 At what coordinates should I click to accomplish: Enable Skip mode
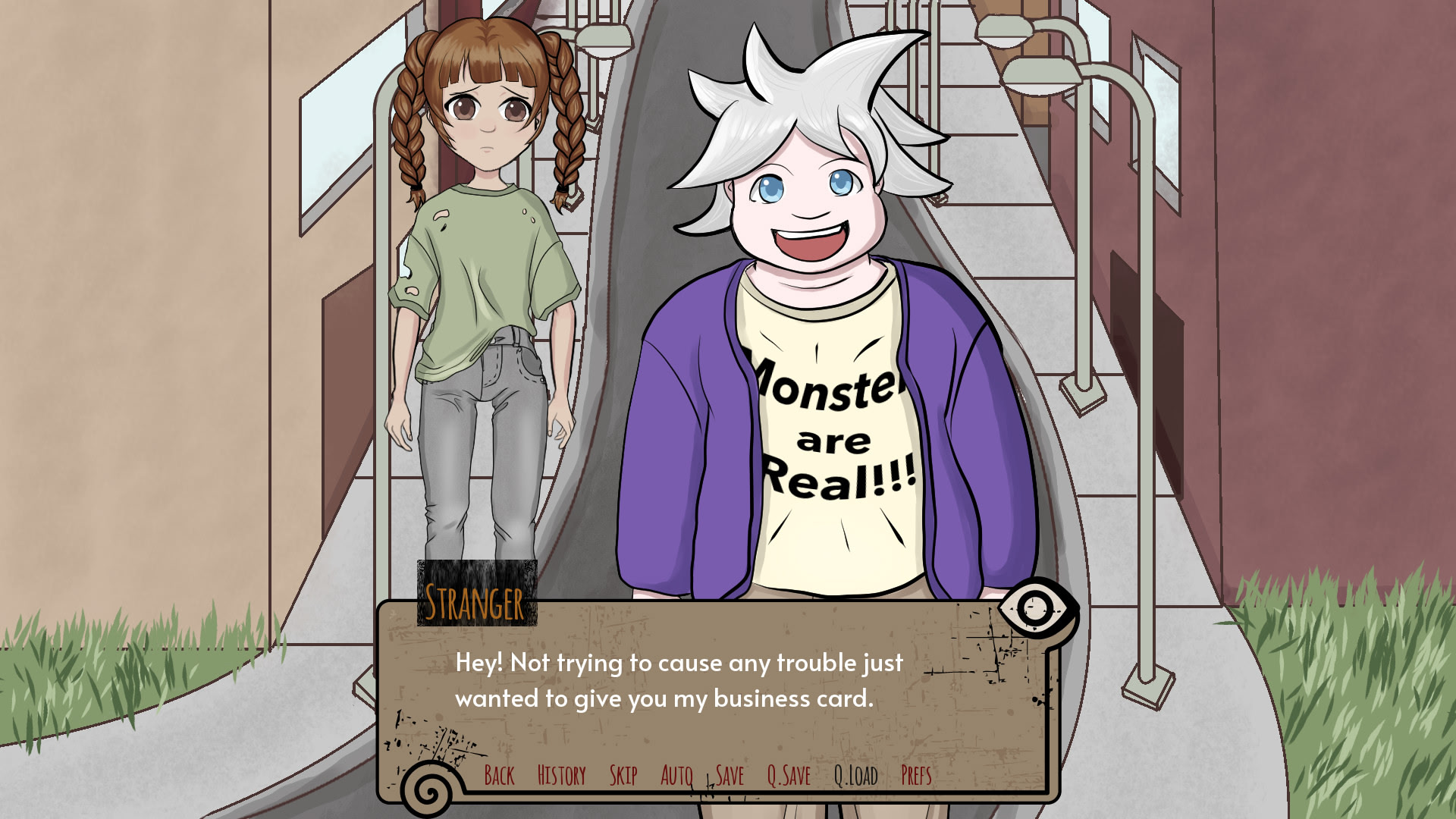click(624, 776)
